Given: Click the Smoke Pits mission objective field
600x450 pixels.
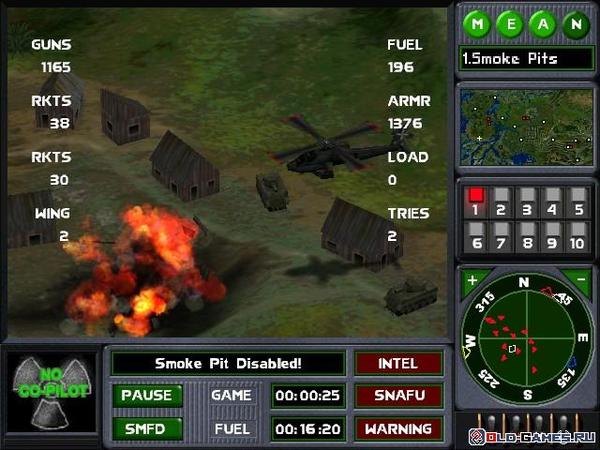Looking at the screenshot, I should coord(524,58).
